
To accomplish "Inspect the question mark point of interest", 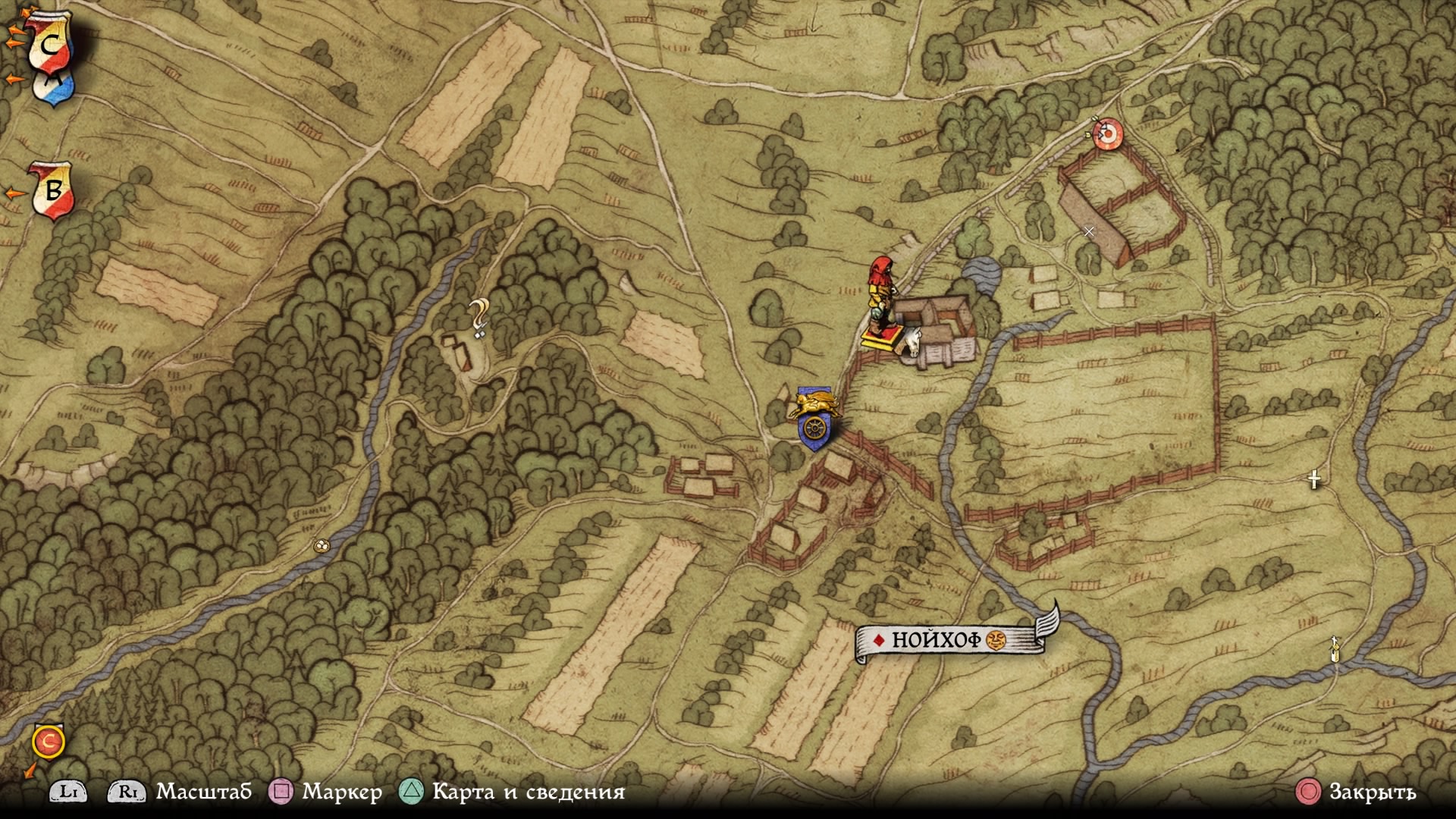I will (478, 317).
